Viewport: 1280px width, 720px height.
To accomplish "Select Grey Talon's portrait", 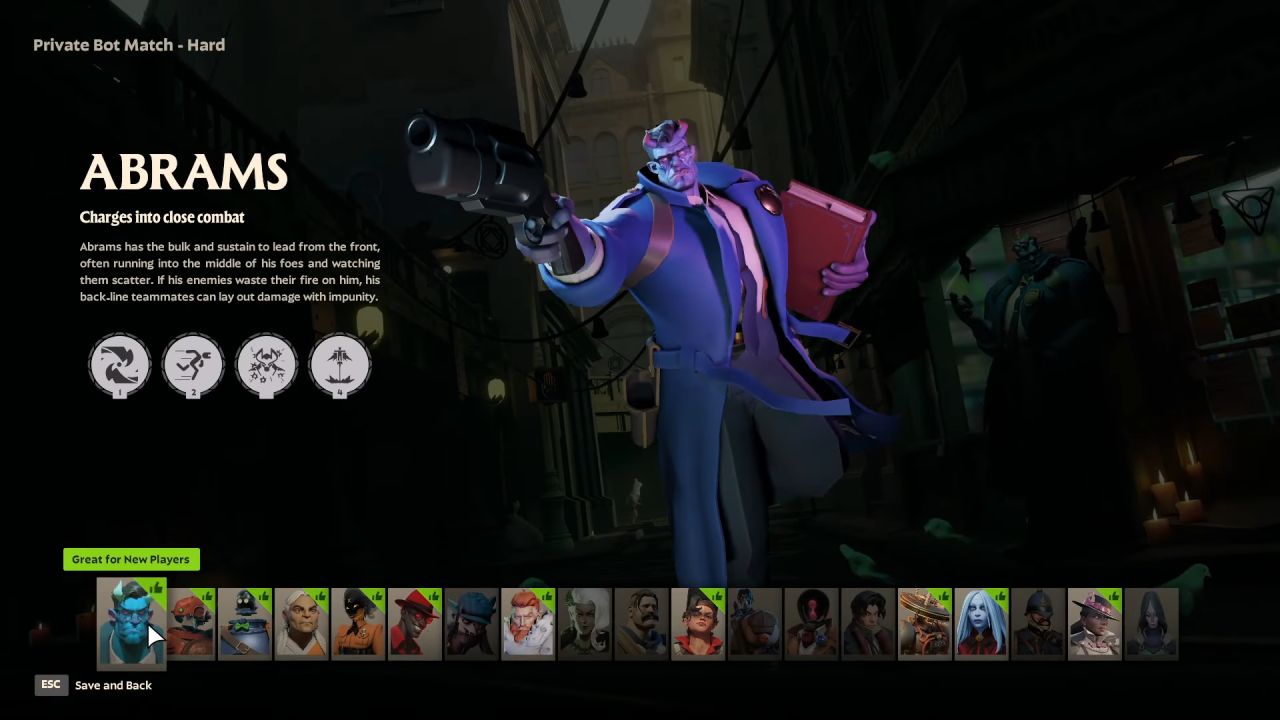I will (302, 623).
